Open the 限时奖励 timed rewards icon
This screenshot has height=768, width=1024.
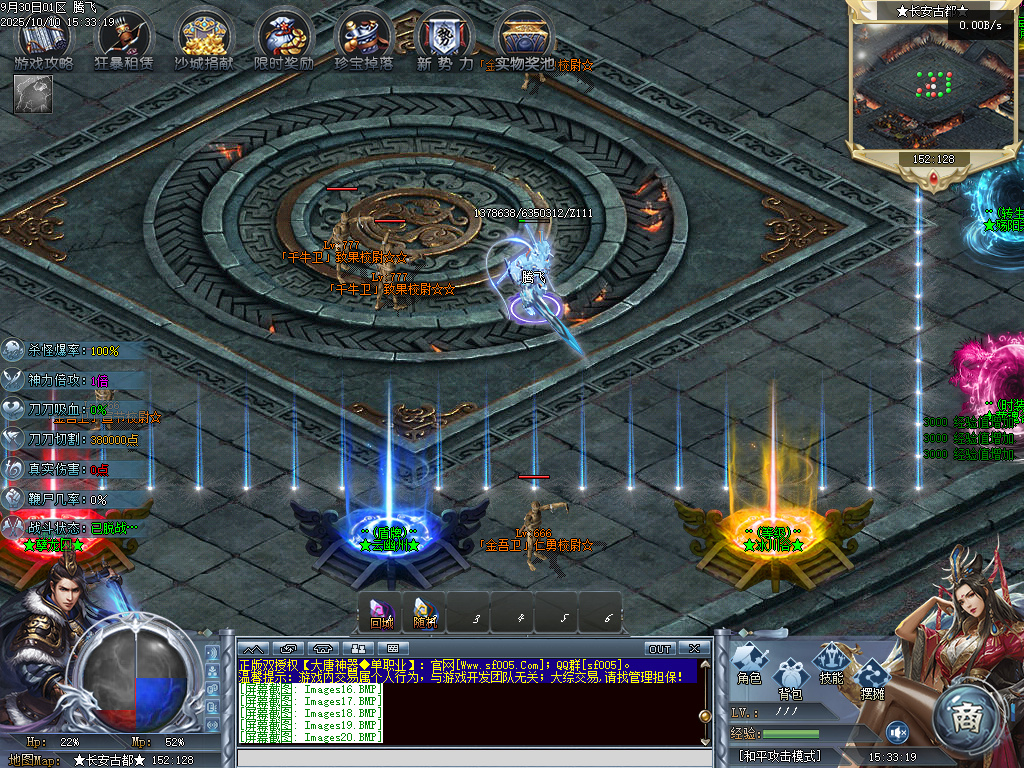pyautogui.click(x=284, y=38)
